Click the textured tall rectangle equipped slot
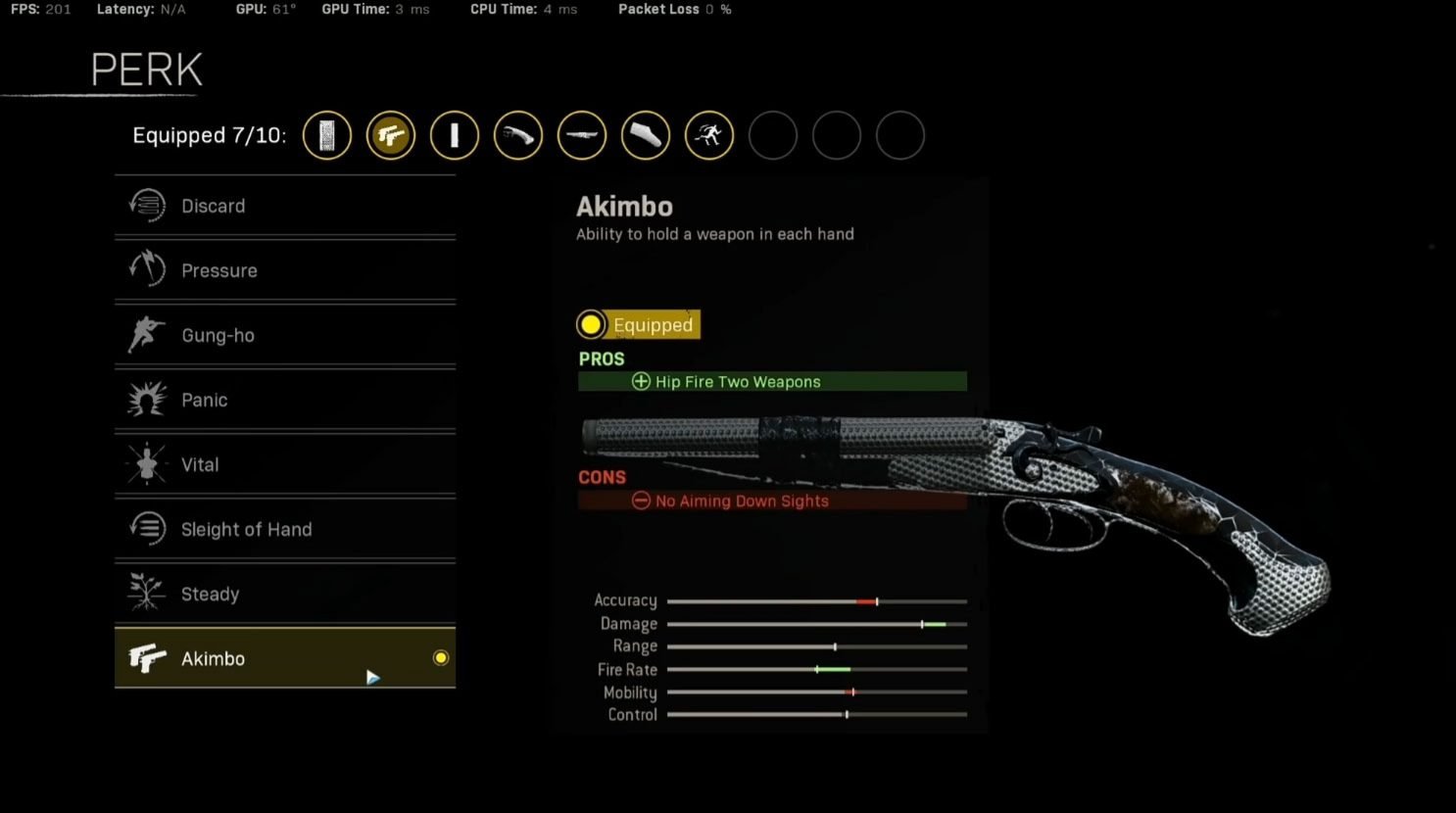 327,135
